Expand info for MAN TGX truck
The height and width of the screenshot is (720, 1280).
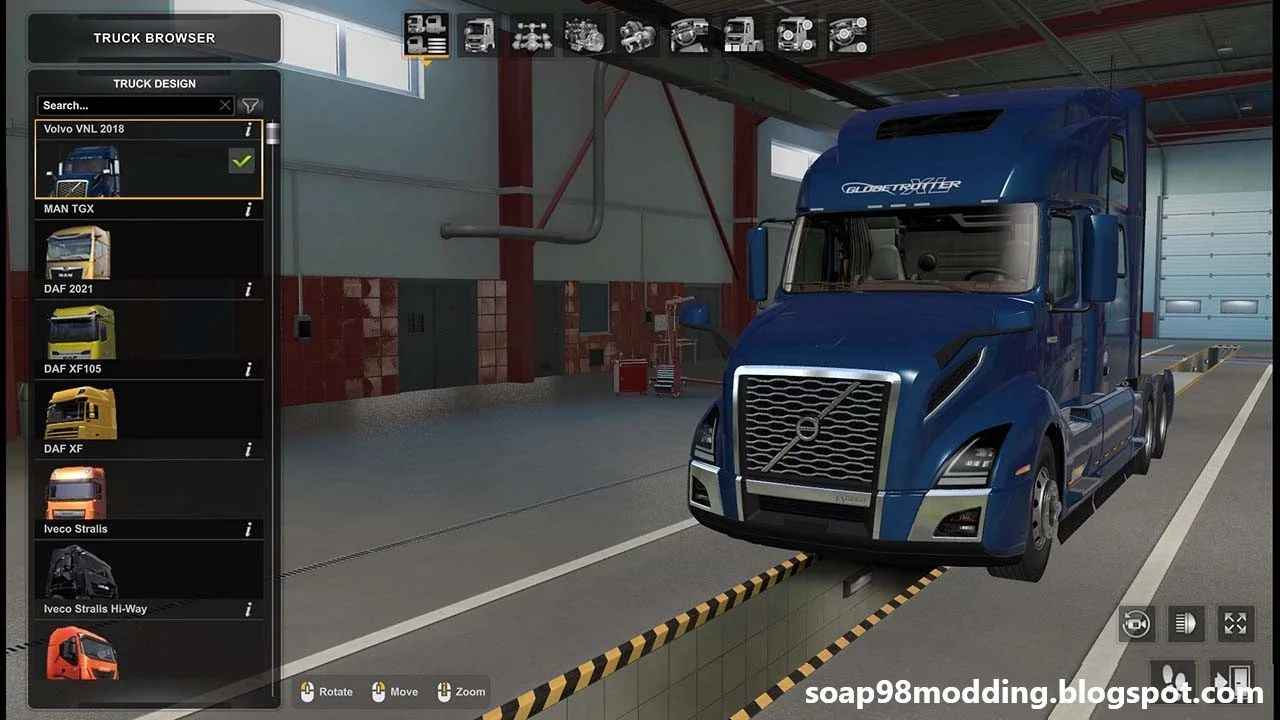(247, 209)
